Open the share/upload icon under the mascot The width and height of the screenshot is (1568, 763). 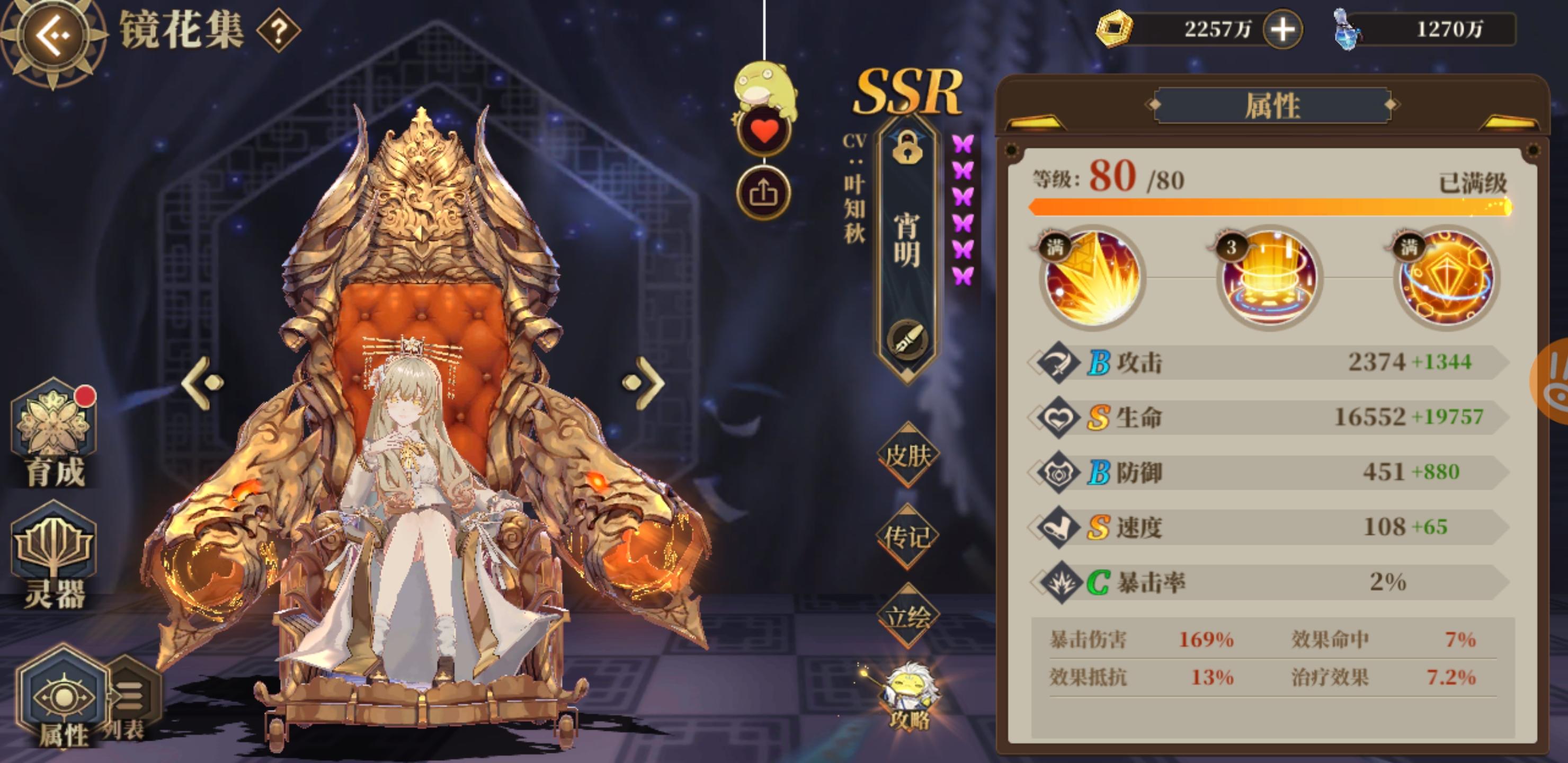pyautogui.click(x=765, y=193)
